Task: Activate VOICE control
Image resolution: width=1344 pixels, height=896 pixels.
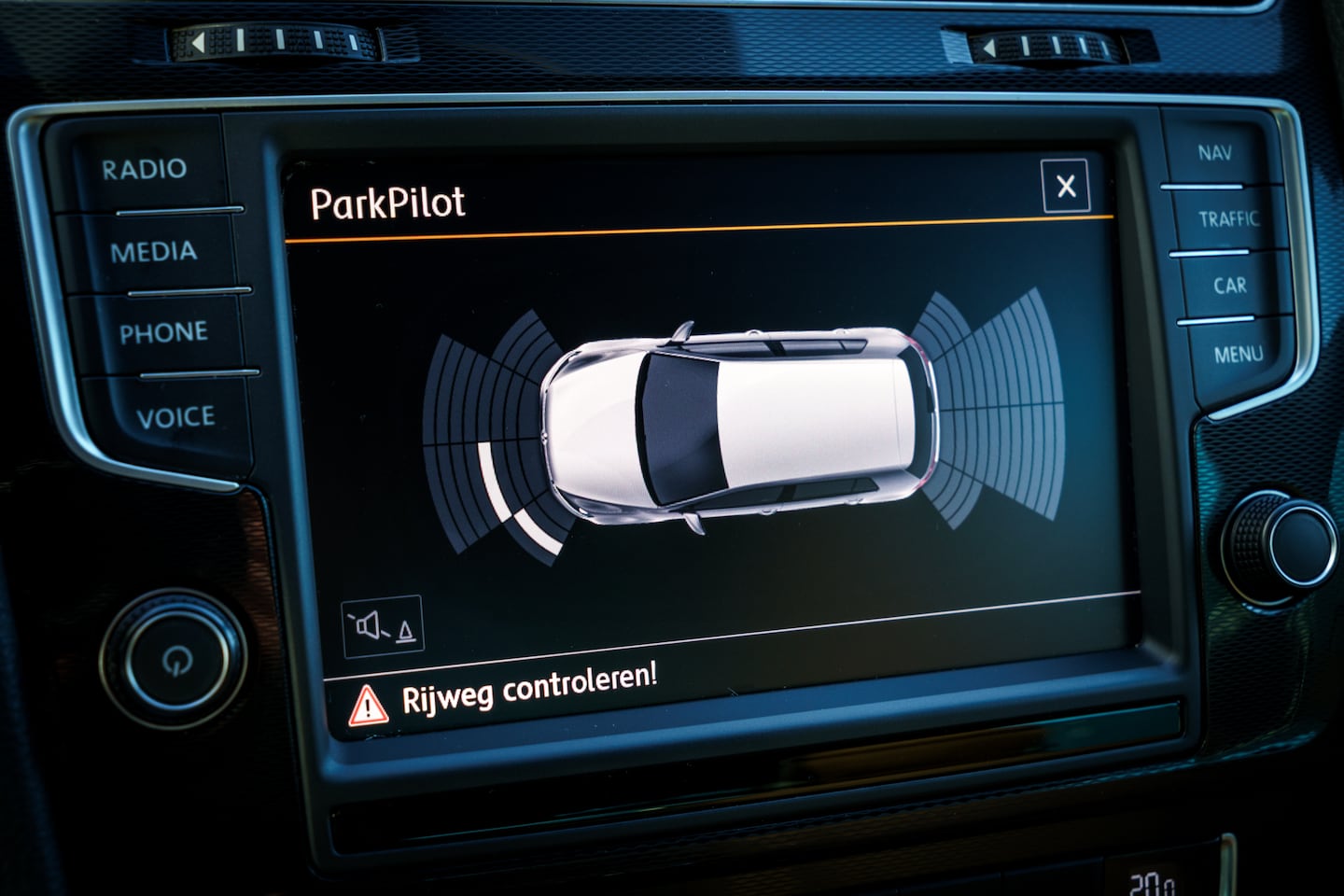Action: 176,416
